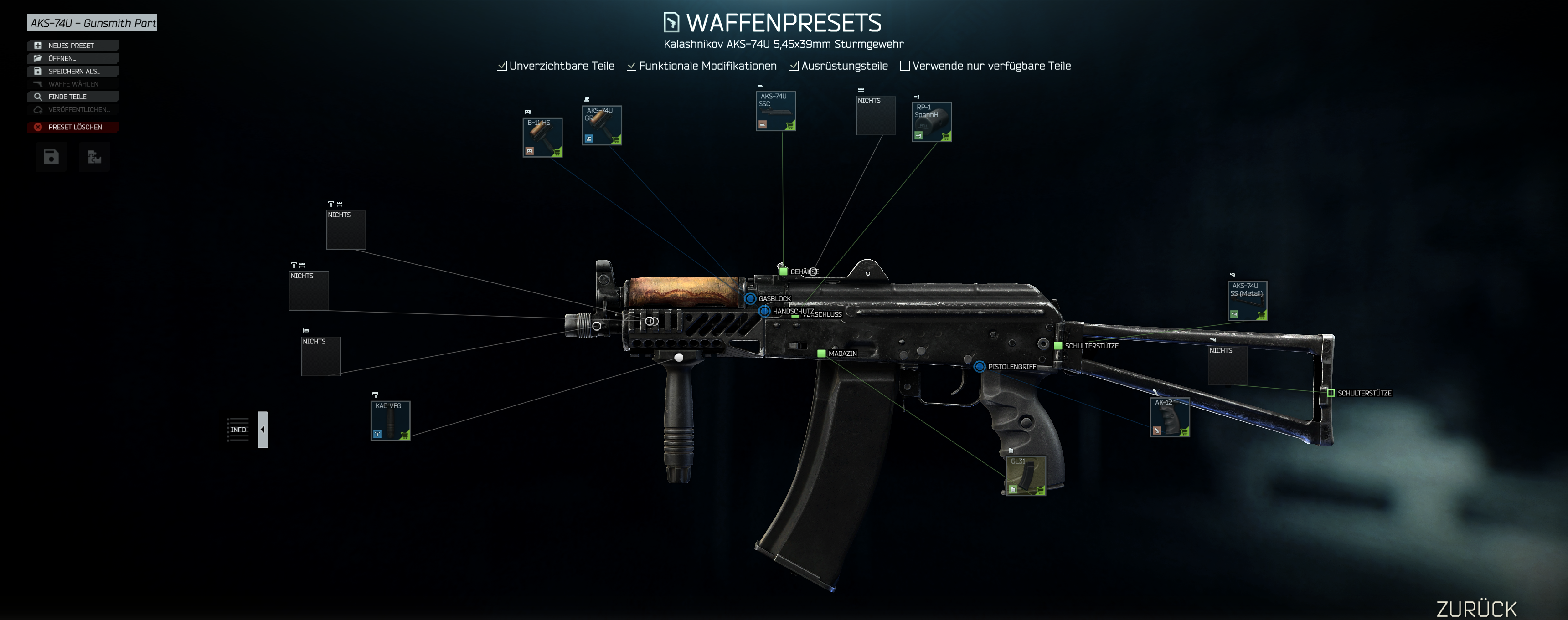Enable Verwende nur verfügbare Teile
This screenshot has width=1568, height=620.
tap(904, 66)
